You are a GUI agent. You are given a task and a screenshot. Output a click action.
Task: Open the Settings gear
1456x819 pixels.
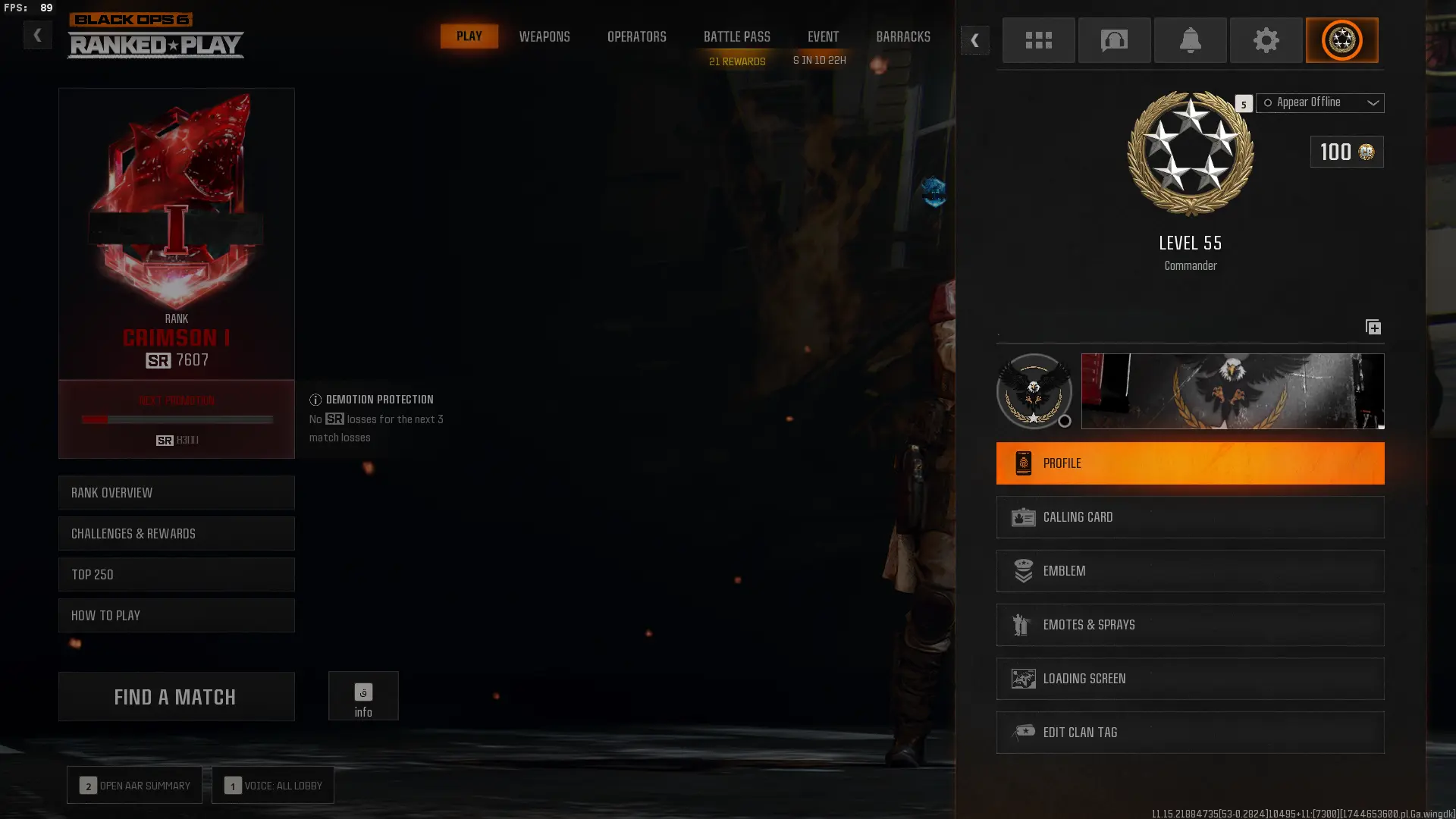[x=1266, y=40]
